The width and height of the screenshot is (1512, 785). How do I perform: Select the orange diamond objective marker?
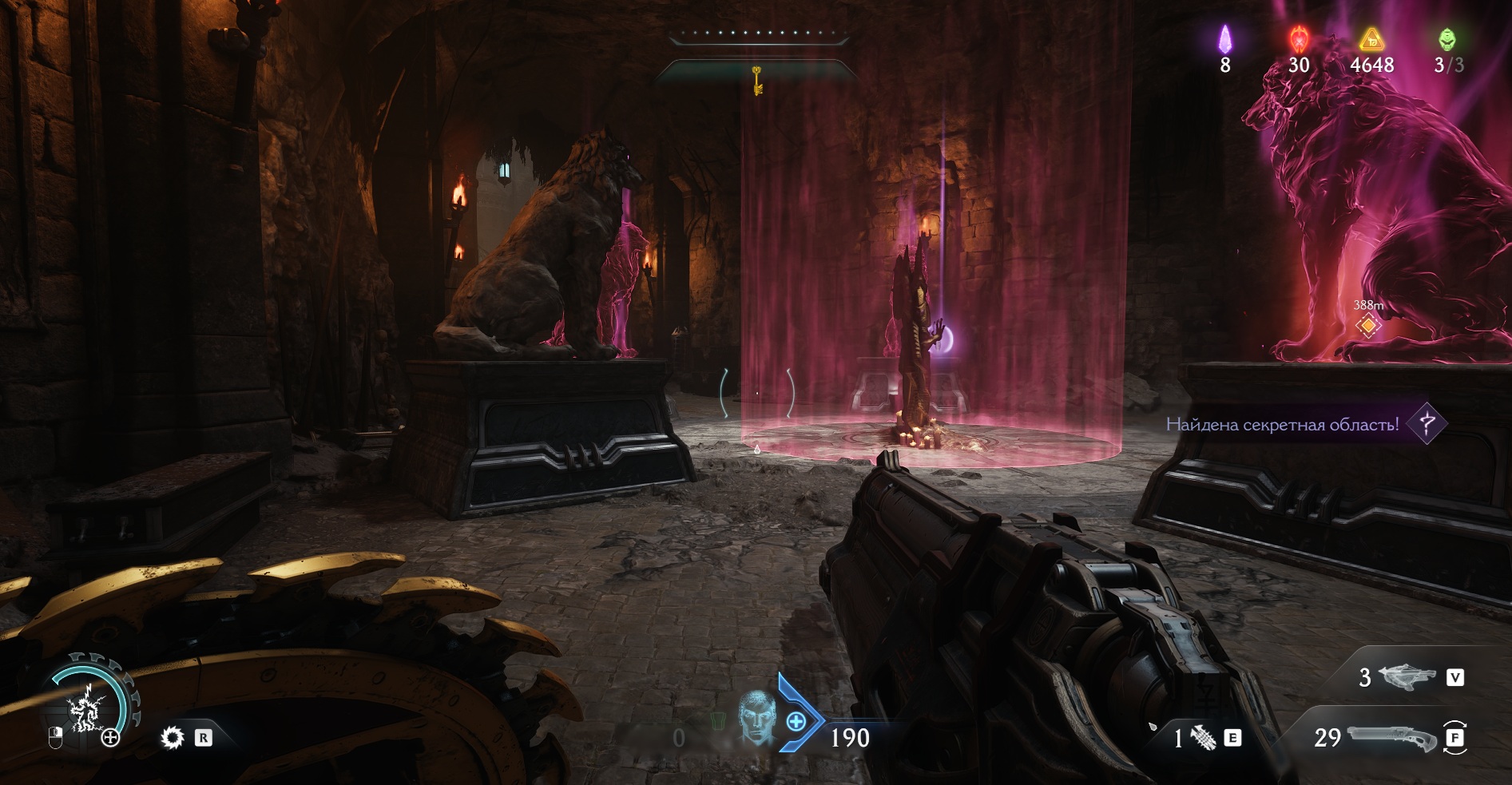[1368, 325]
